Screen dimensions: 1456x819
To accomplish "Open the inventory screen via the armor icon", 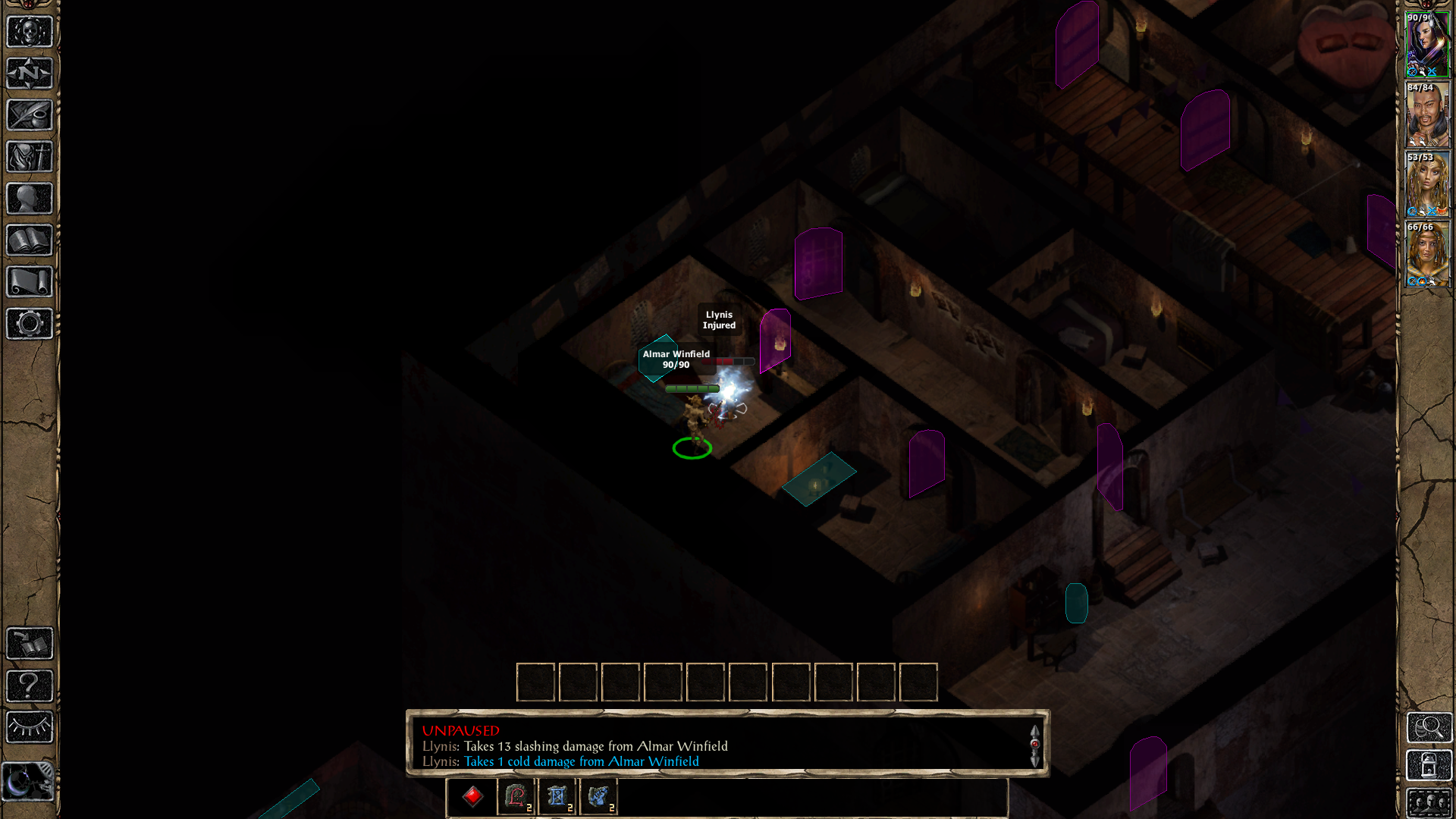I will pyautogui.click(x=30, y=157).
